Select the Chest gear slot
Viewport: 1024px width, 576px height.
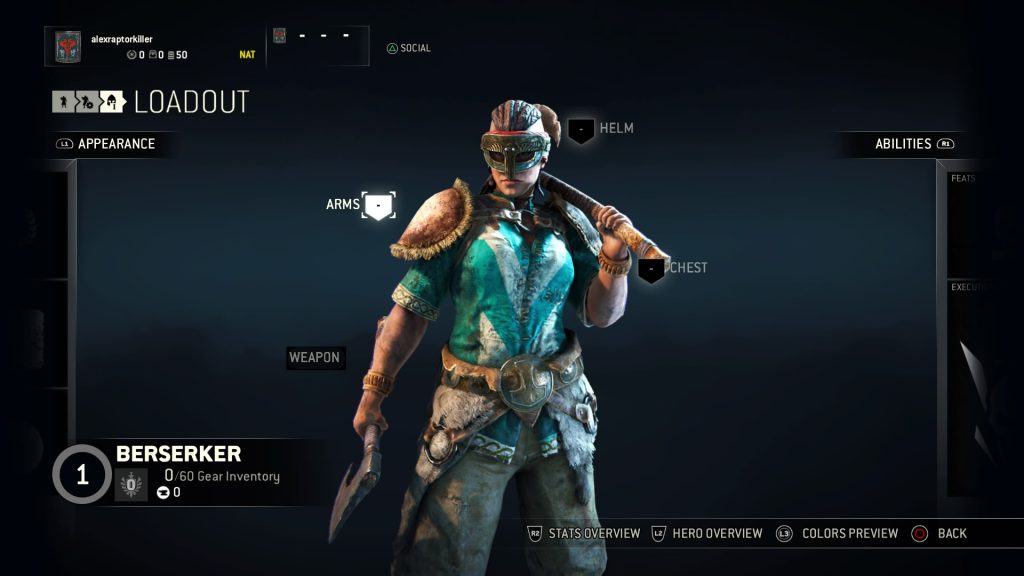[652, 269]
